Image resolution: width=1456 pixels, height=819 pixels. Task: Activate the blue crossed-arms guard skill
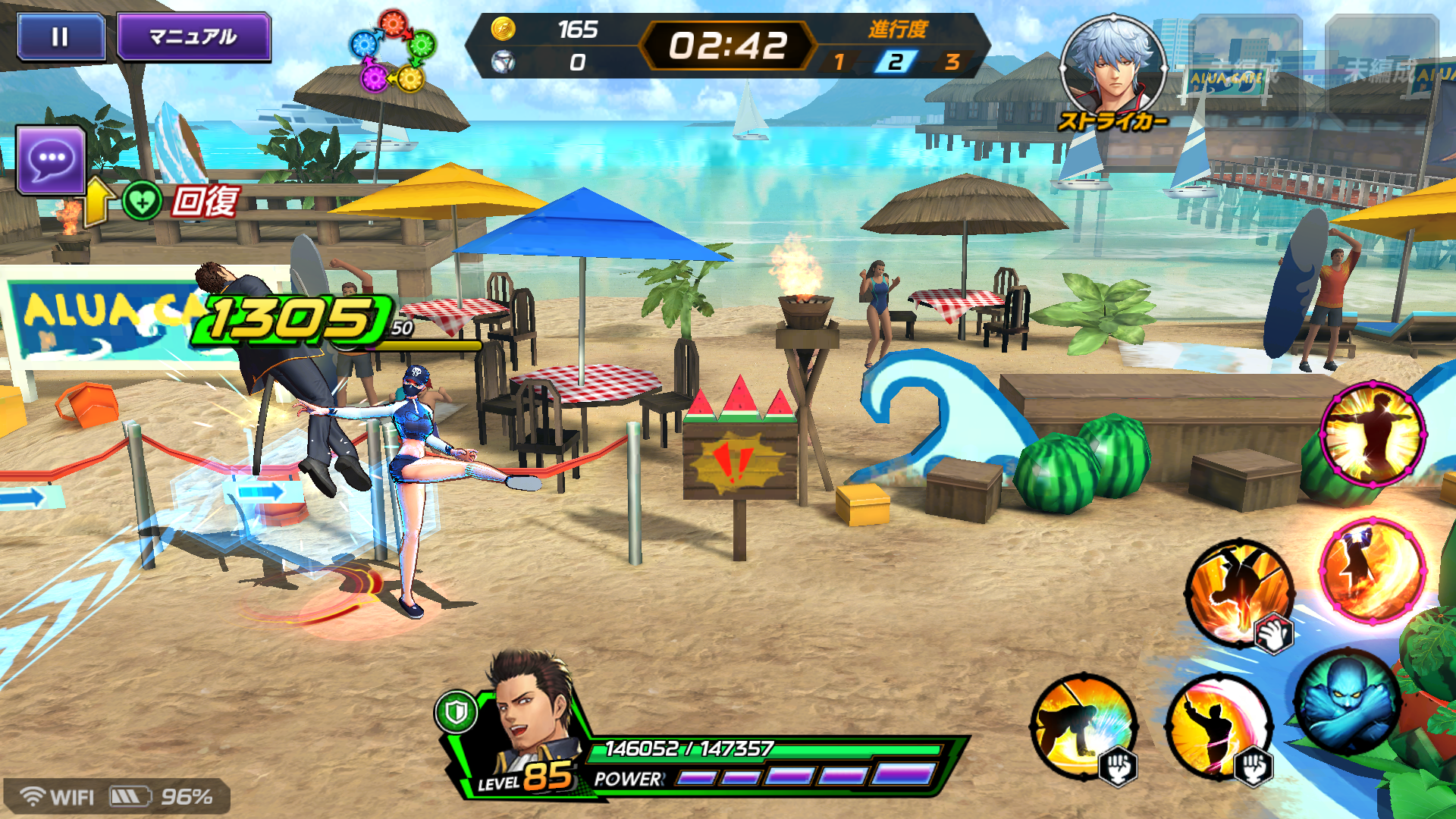1347,703
